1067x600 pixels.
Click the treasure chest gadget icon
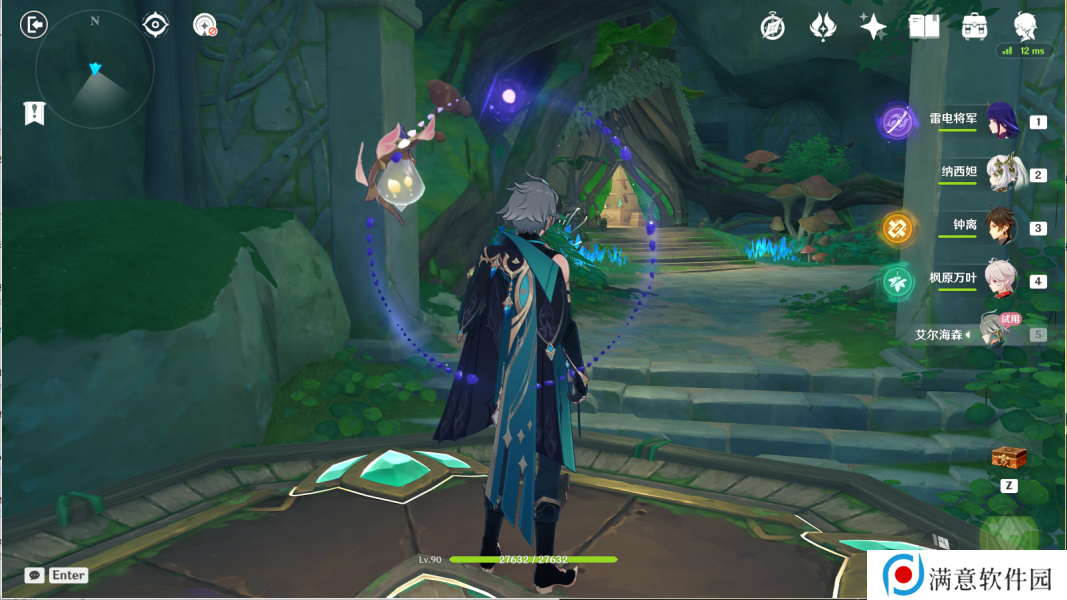coord(1009,458)
